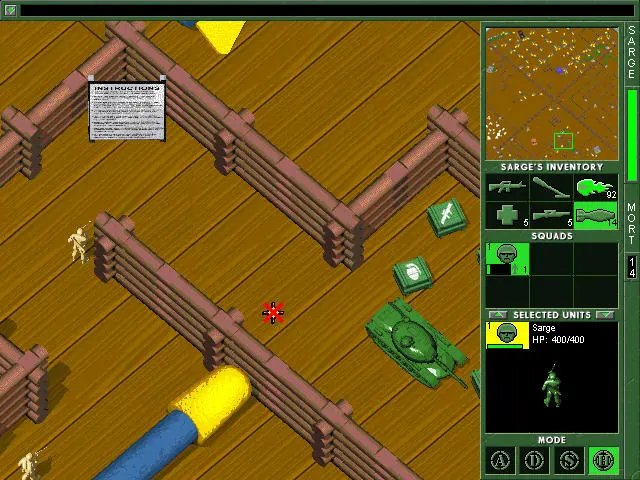
Task: Choose the mine sweeper inventory slot
Action: [x=551, y=187]
